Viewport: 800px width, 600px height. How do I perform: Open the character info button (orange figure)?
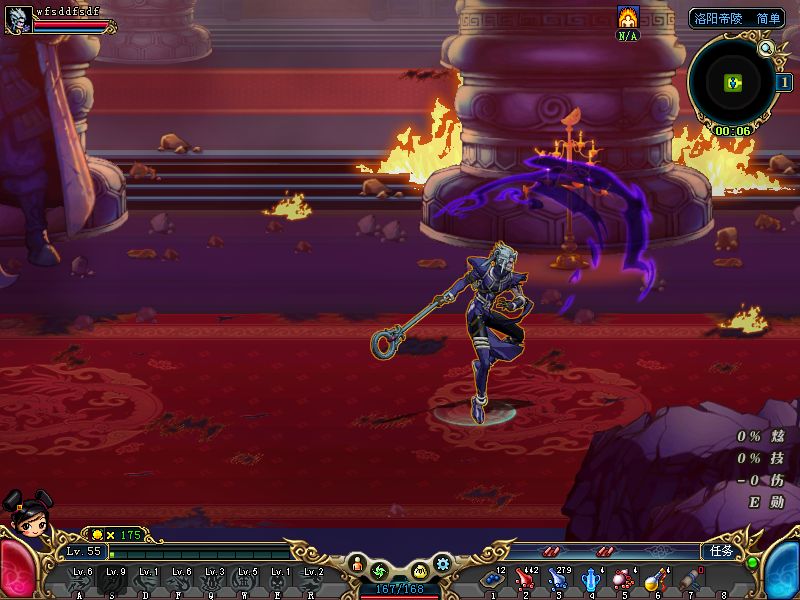tap(356, 569)
